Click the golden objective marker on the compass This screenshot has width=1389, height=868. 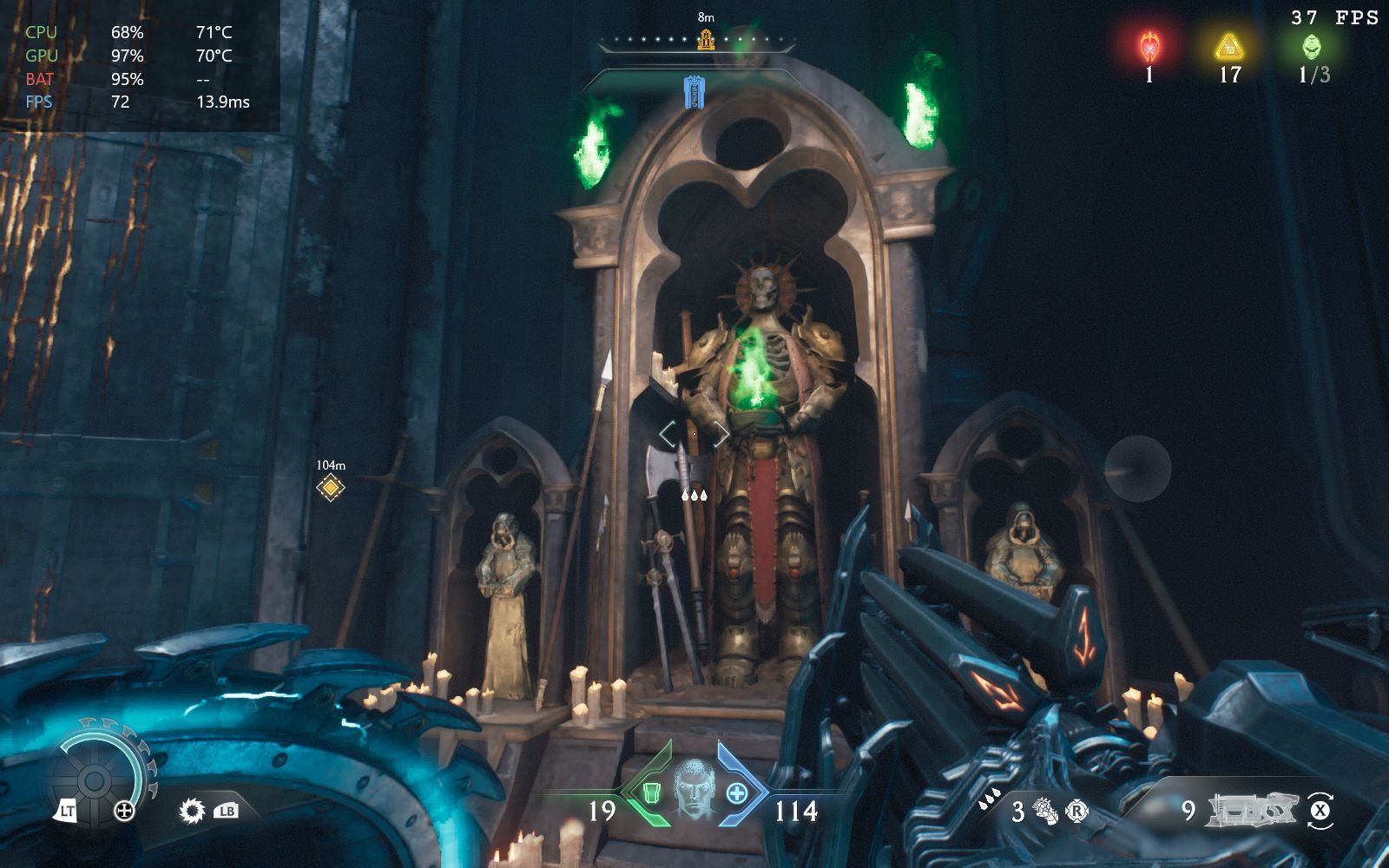(706, 39)
